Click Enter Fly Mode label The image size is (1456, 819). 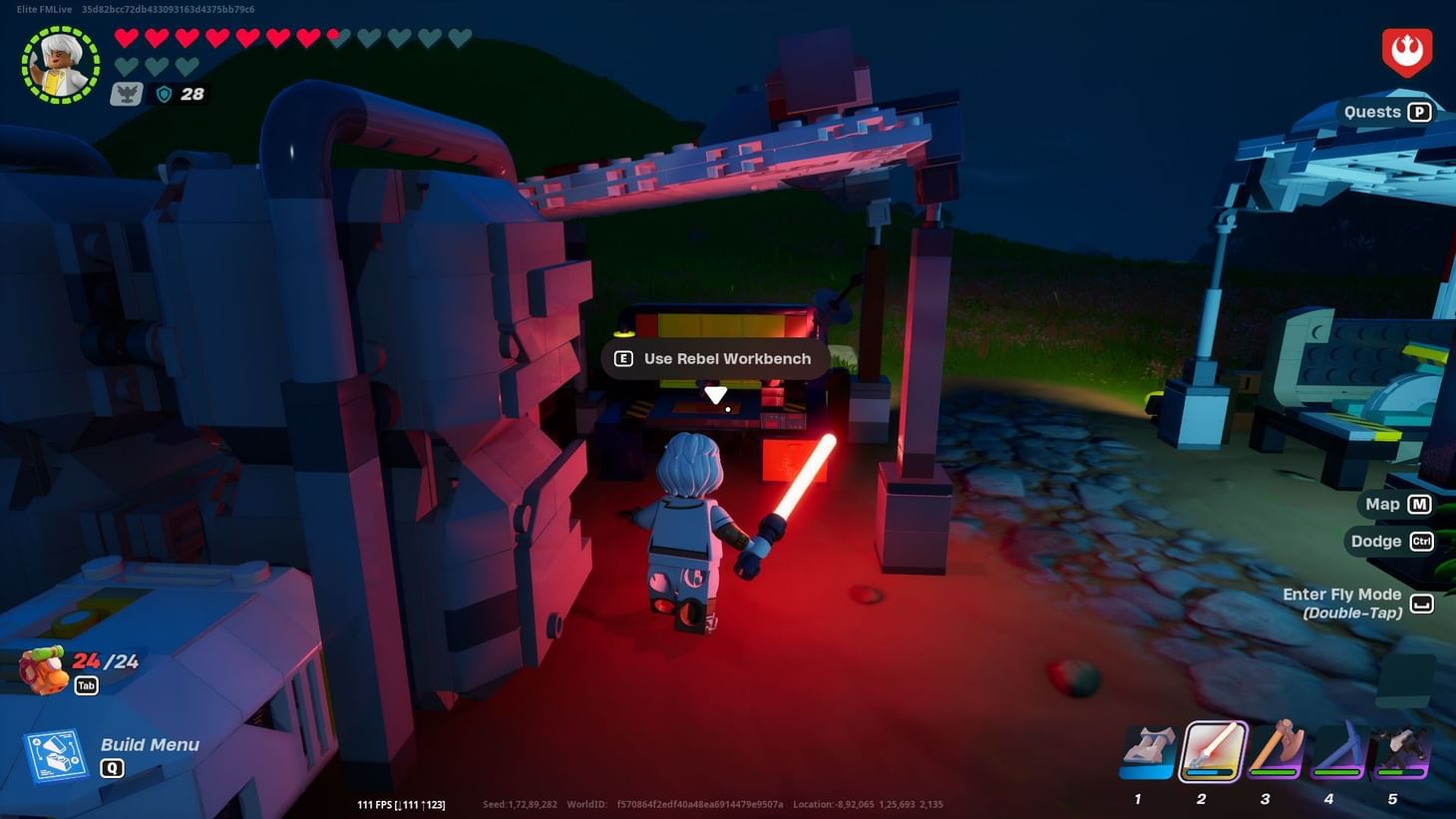click(x=1339, y=594)
